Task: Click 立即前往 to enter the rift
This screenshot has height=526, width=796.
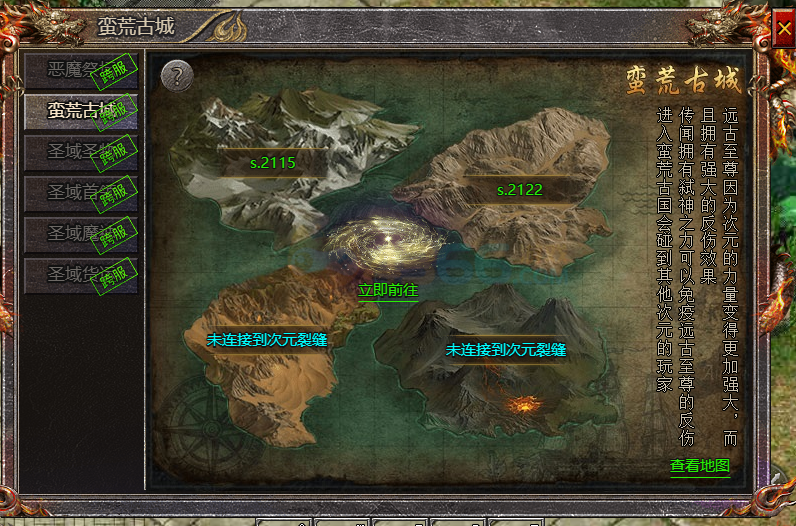Action: pyautogui.click(x=387, y=289)
